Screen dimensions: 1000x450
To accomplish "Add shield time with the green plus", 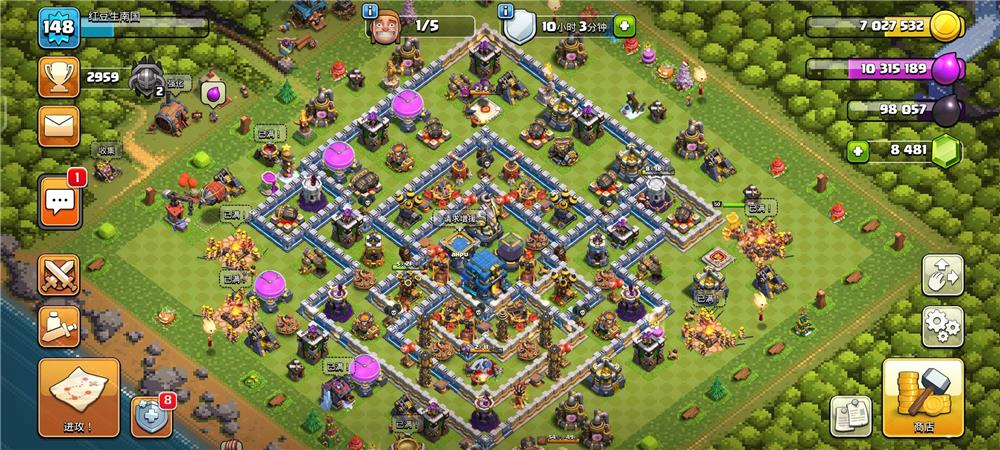I will (624, 27).
